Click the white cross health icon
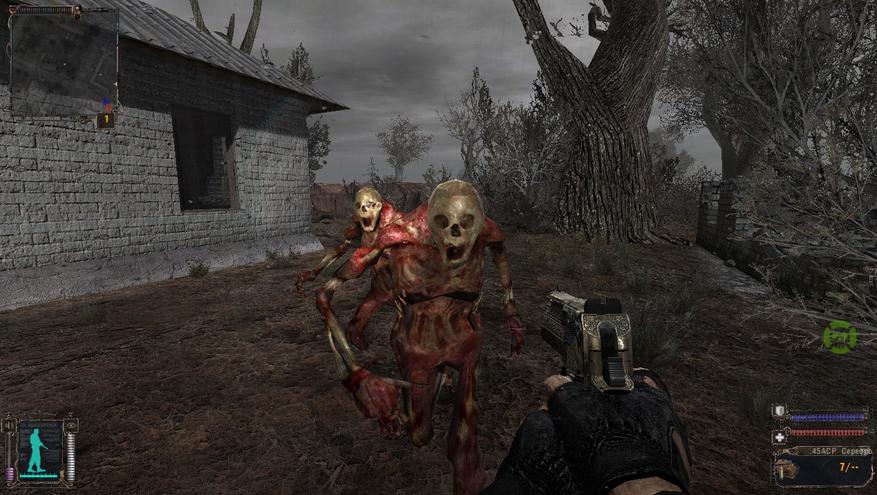The width and height of the screenshot is (877, 495). coord(779,436)
